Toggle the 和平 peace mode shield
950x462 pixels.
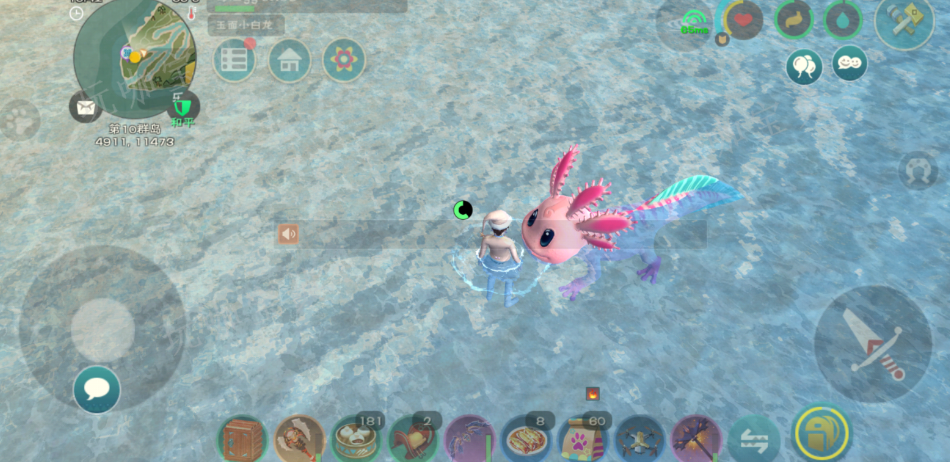[181, 106]
